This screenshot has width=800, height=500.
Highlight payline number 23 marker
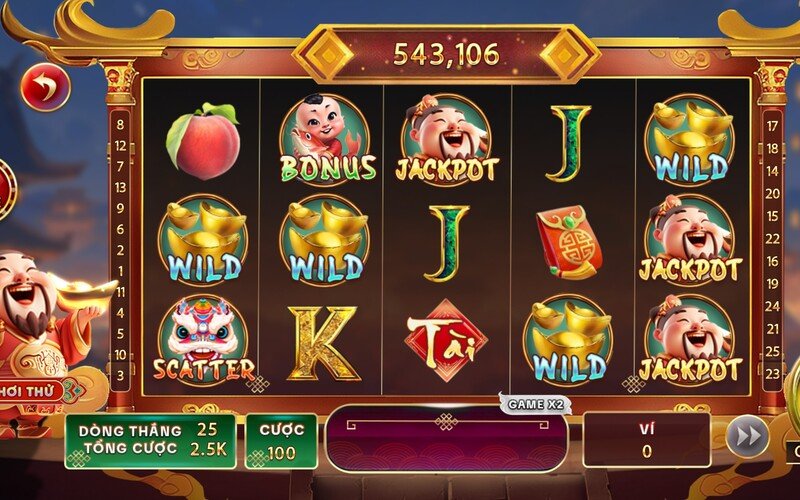pyautogui.click(x=771, y=374)
